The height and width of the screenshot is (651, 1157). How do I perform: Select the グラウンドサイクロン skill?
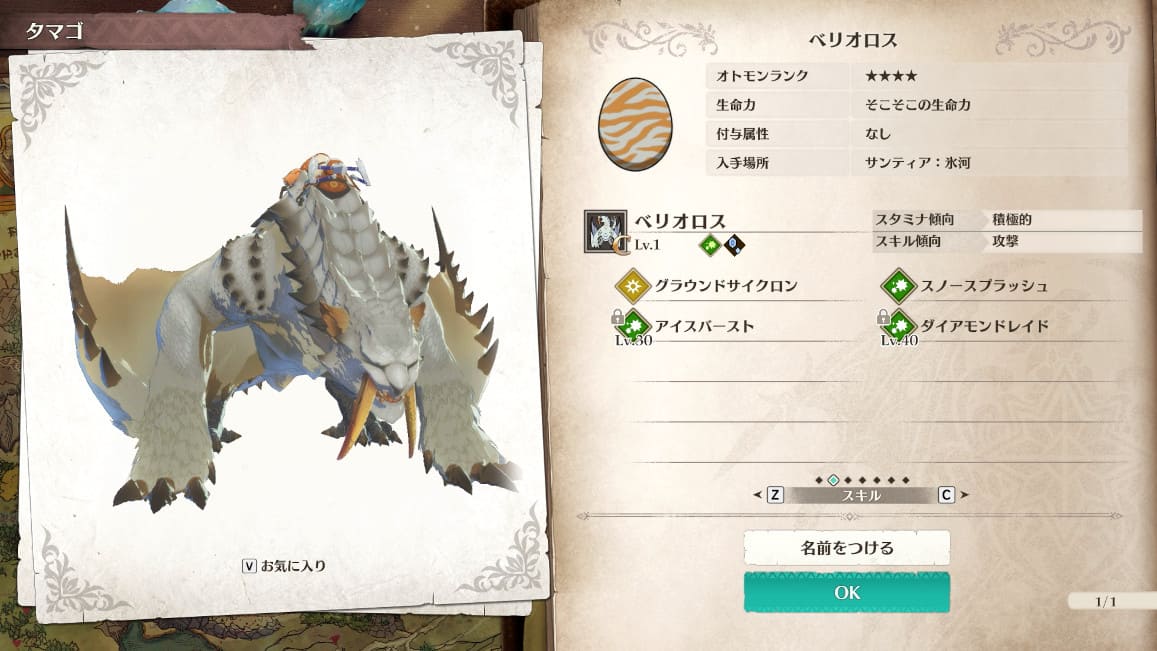tap(712, 286)
